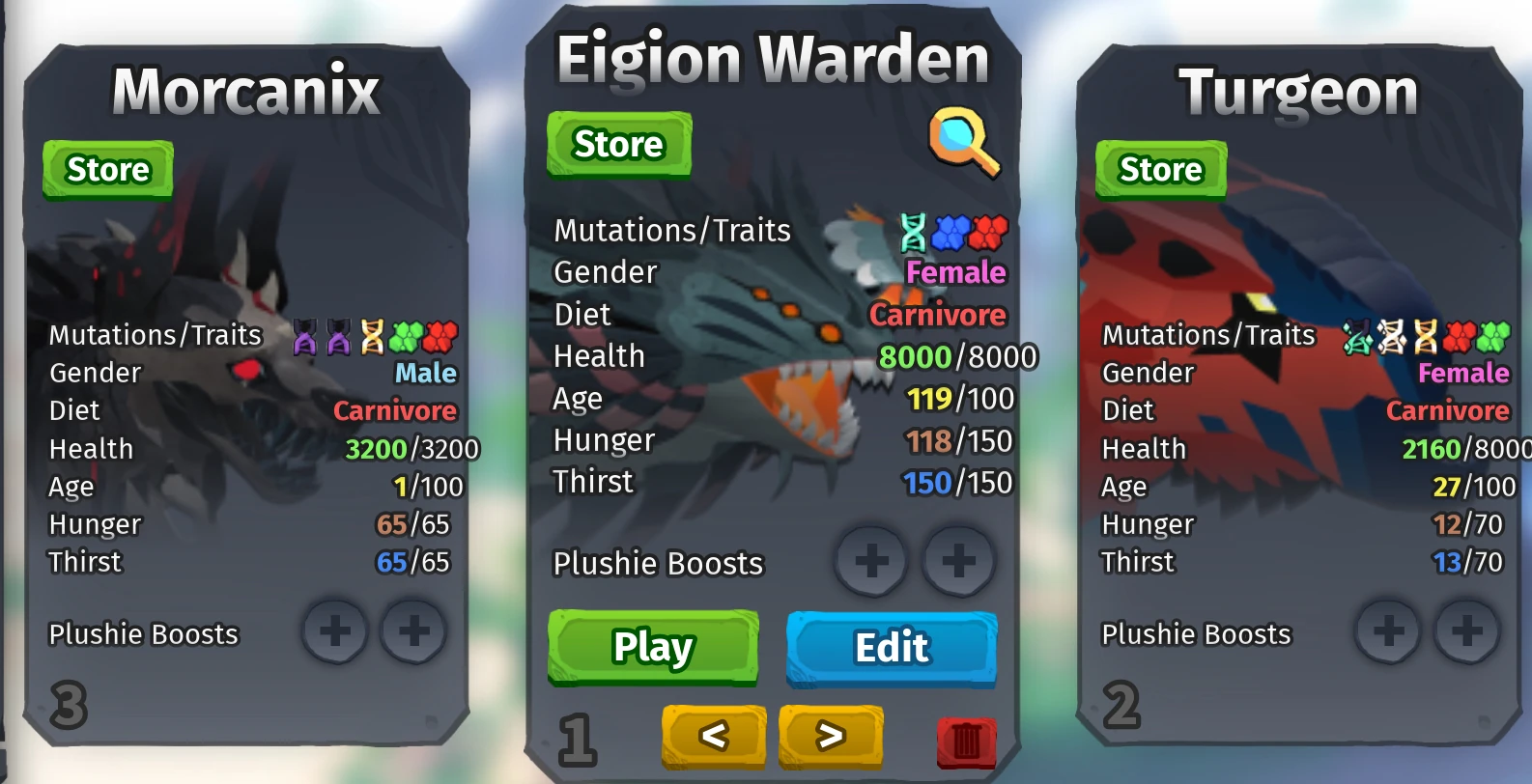1532x784 pixels.
Task: Open the Store on the Eigion Warden card
Action: [x=619, y=145]
